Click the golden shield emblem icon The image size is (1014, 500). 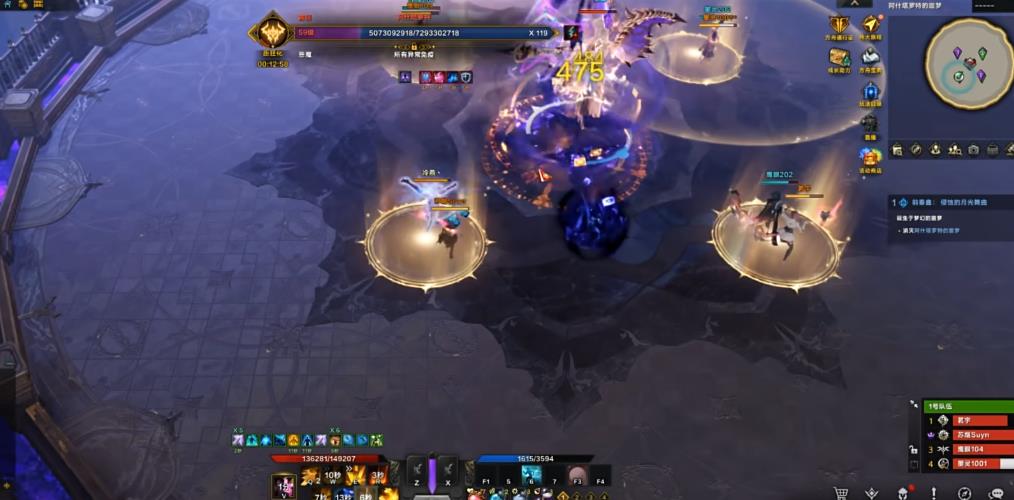click(x=839, y=25)
